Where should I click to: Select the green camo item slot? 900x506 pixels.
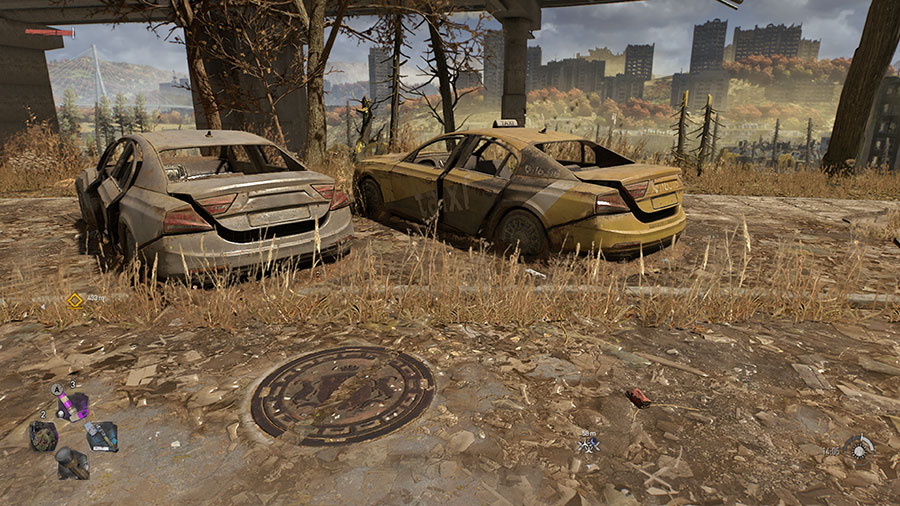click(44, 435)
